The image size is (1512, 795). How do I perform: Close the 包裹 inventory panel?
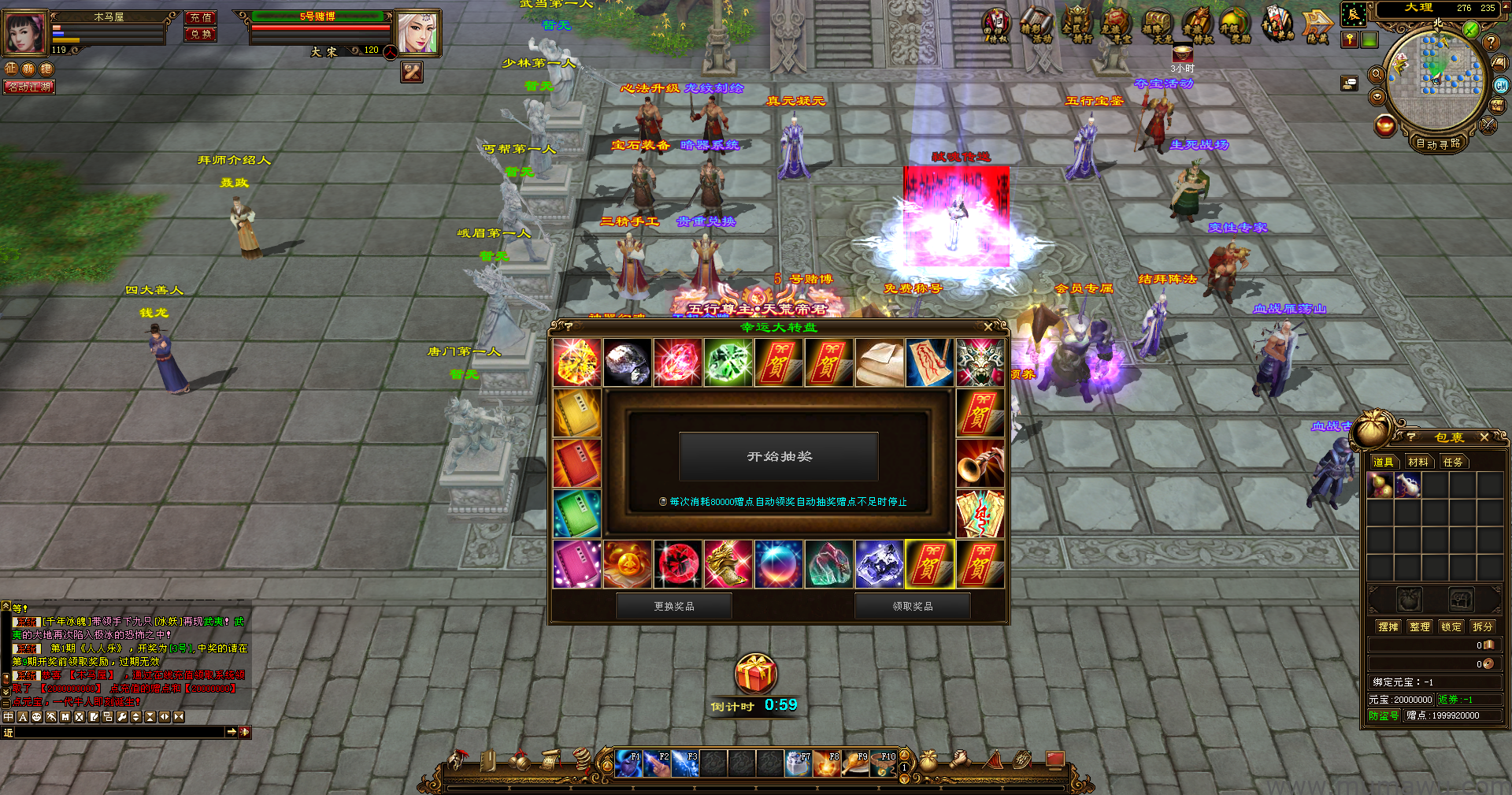[1484, 437]
